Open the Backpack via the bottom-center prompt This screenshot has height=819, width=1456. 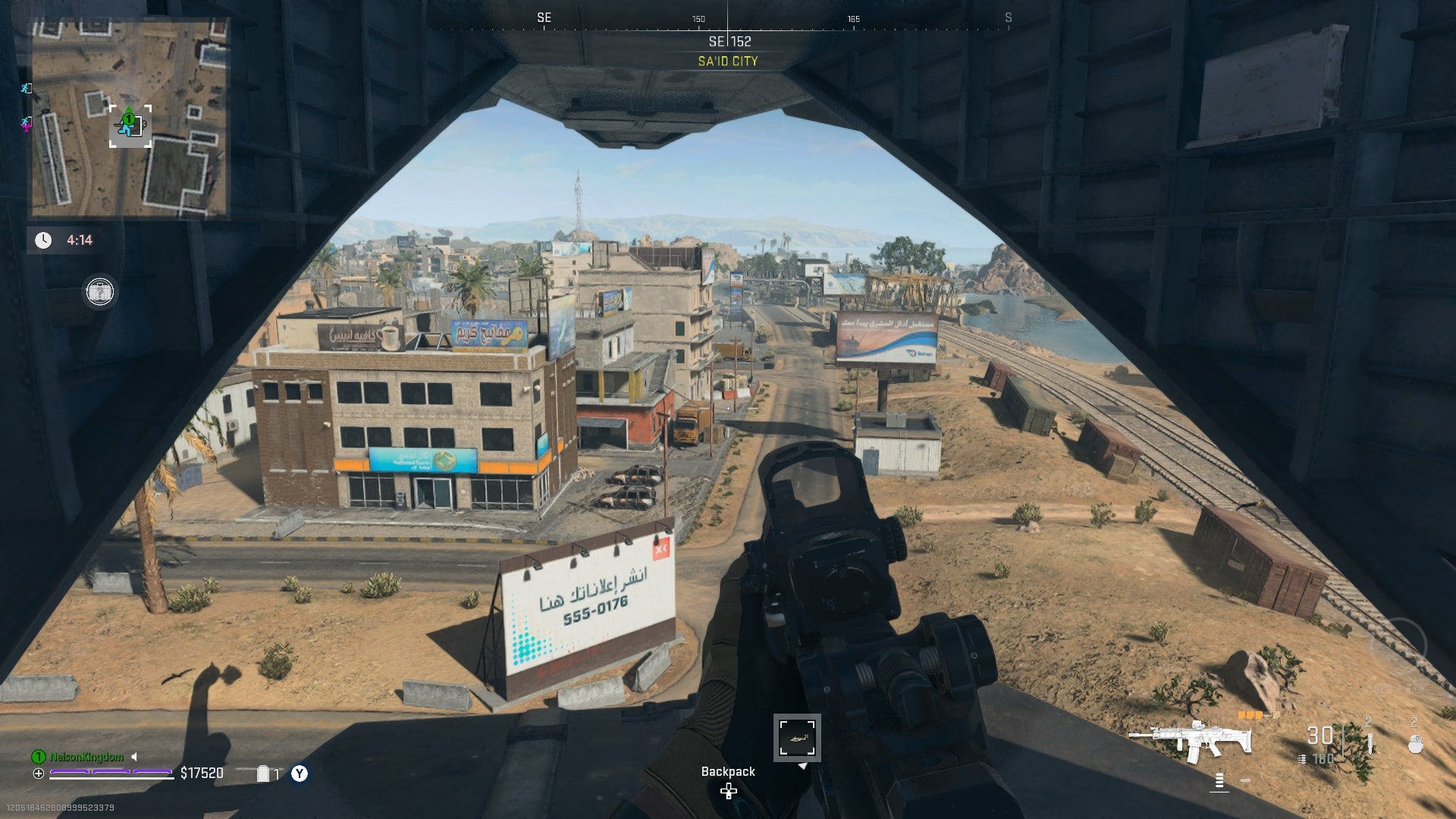point(727,771)
